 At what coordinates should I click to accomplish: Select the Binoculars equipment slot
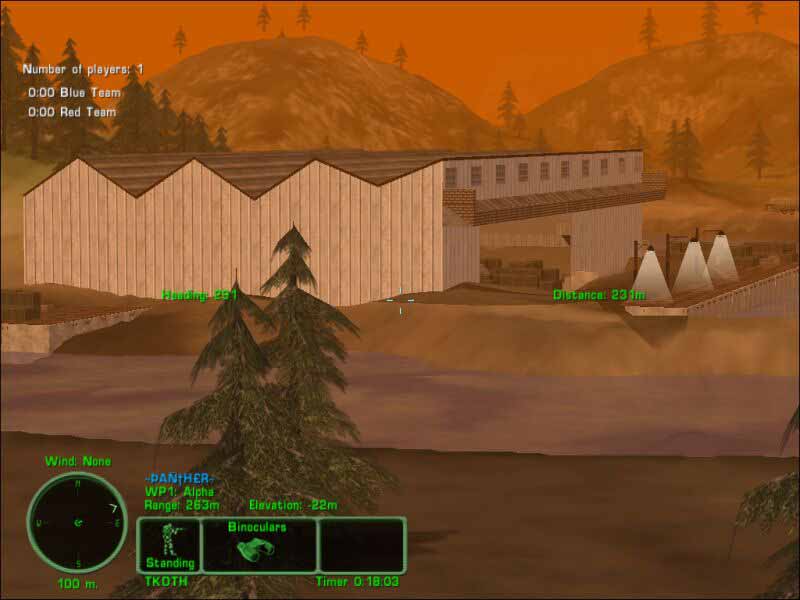click(x=258, y=544)
